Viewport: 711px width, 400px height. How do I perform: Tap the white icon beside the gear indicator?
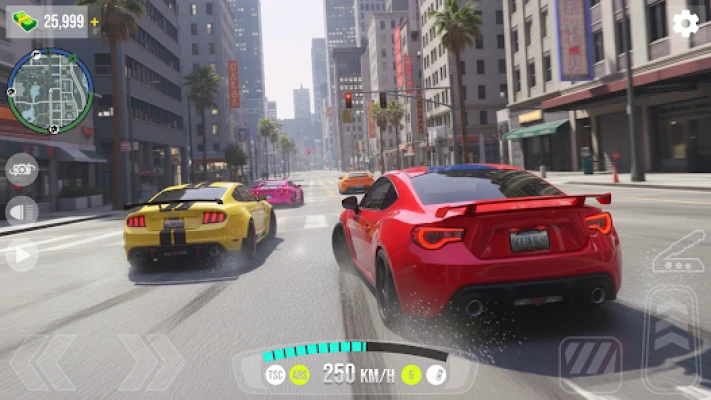436,375
